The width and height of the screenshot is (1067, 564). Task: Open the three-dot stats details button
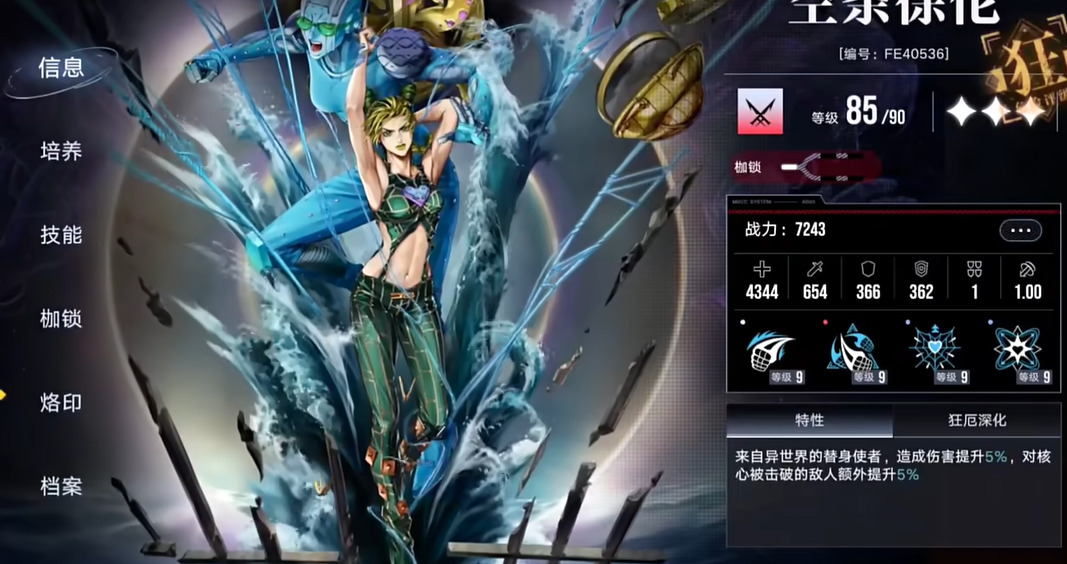point(1020,230)
